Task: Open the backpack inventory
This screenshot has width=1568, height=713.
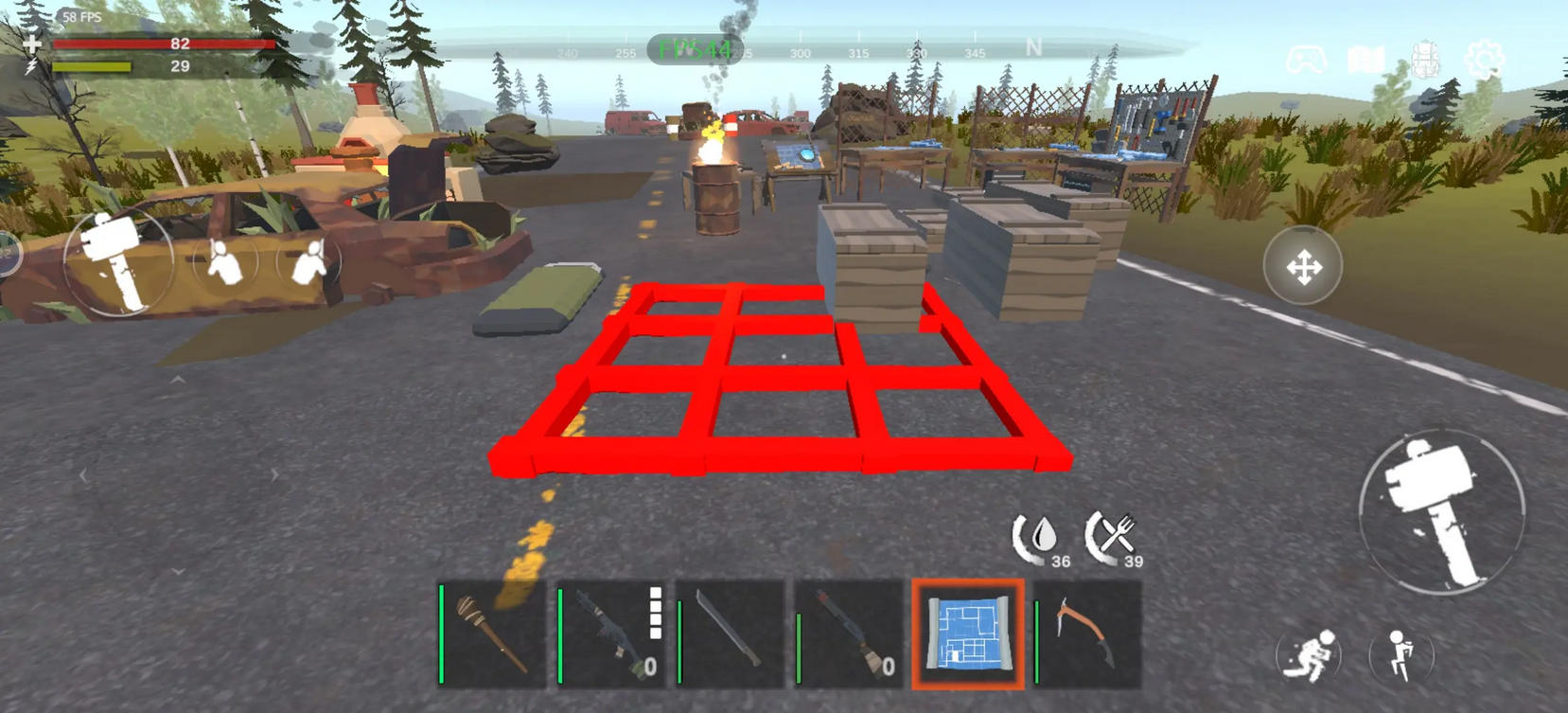Action: [x=1425, y=61]
